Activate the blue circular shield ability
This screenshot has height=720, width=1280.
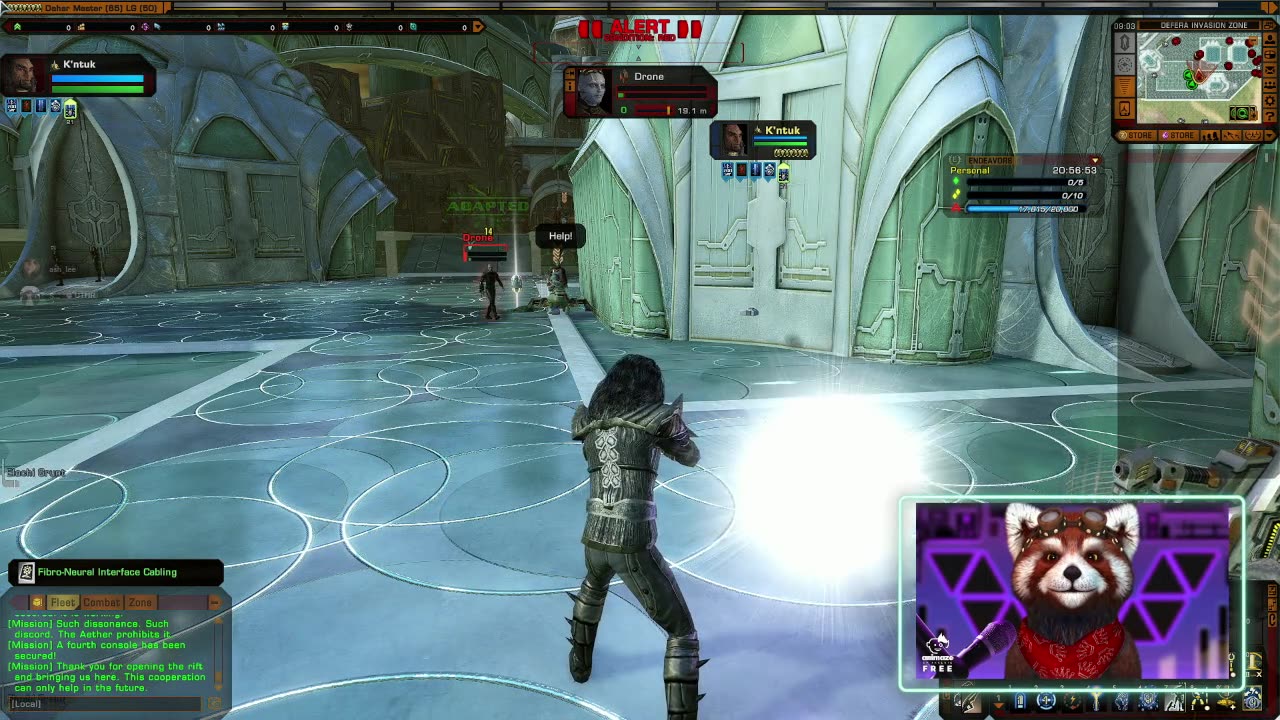(1046, 701)
